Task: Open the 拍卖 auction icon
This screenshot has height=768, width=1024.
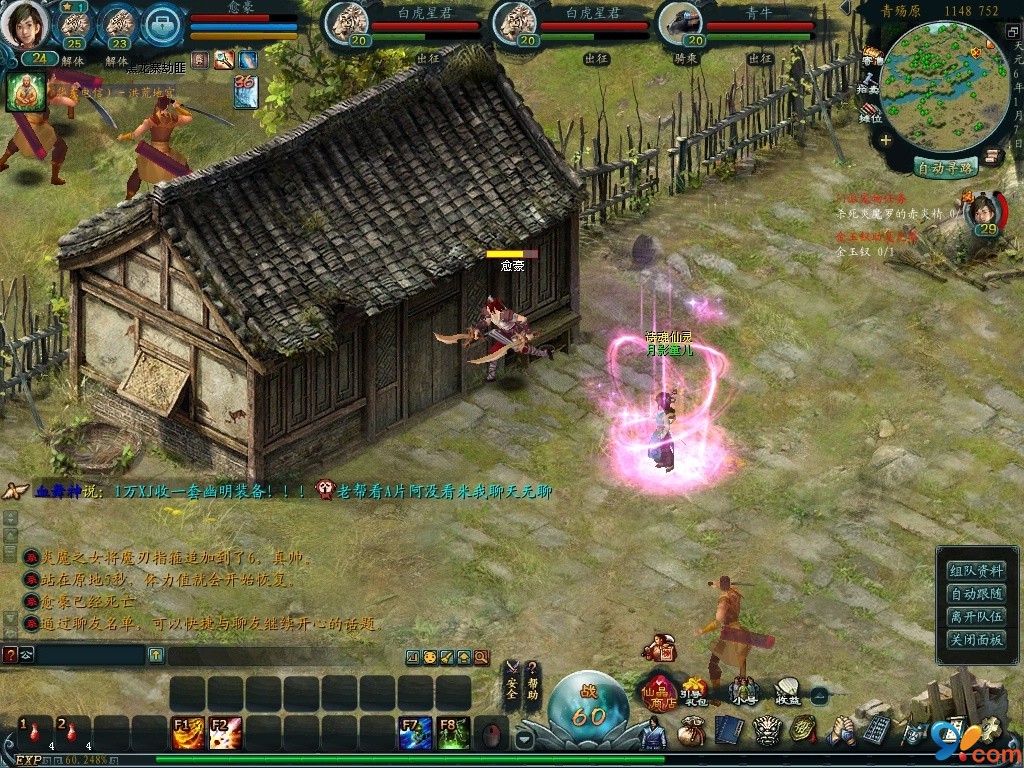Action: point(870,84)
